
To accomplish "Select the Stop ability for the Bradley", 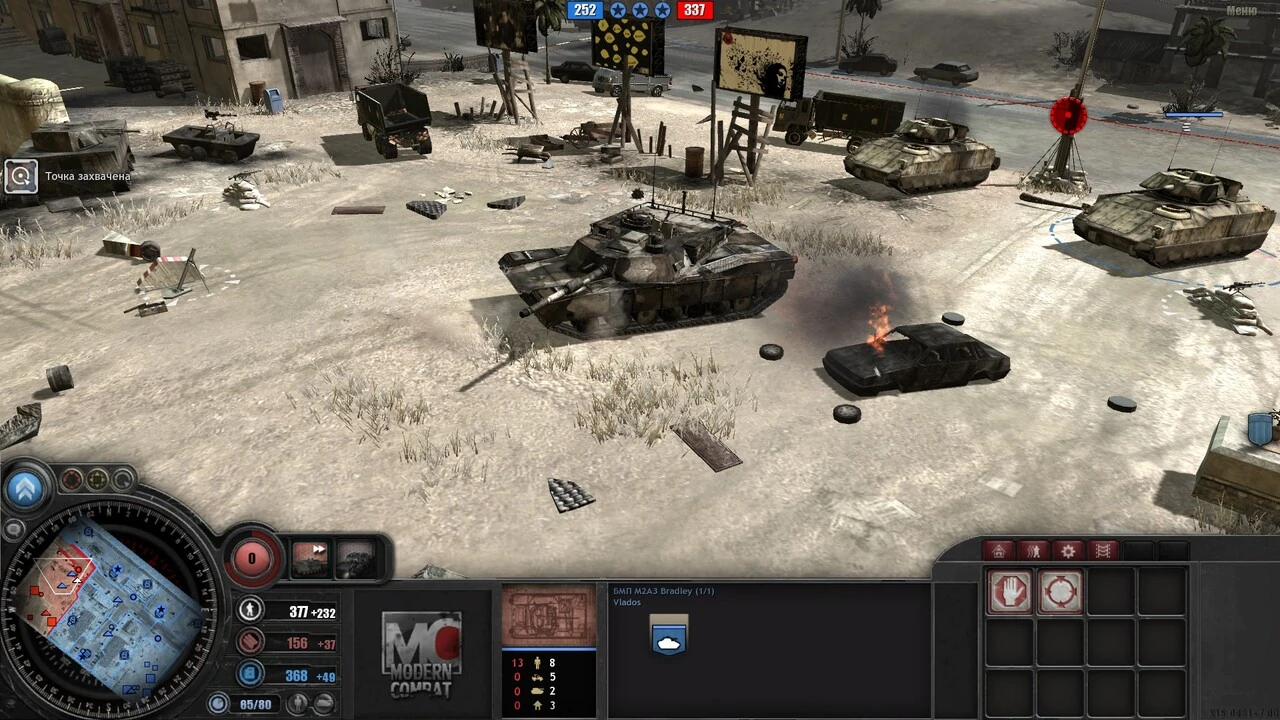I will [1010, 591].
